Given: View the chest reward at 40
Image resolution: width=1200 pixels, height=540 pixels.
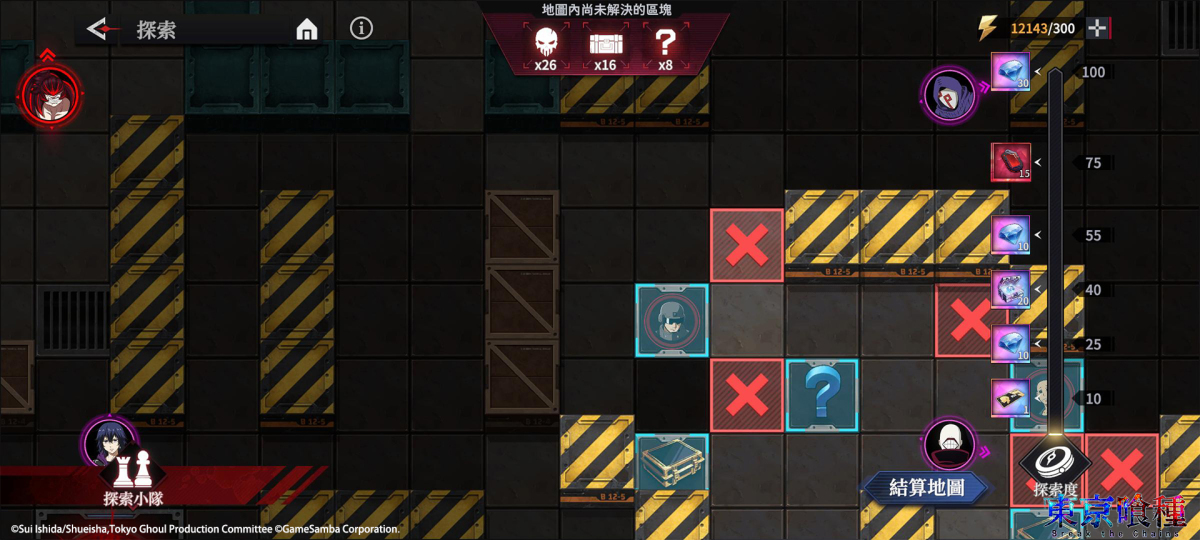Looking at the screenshot, I should coord(1010,290).
